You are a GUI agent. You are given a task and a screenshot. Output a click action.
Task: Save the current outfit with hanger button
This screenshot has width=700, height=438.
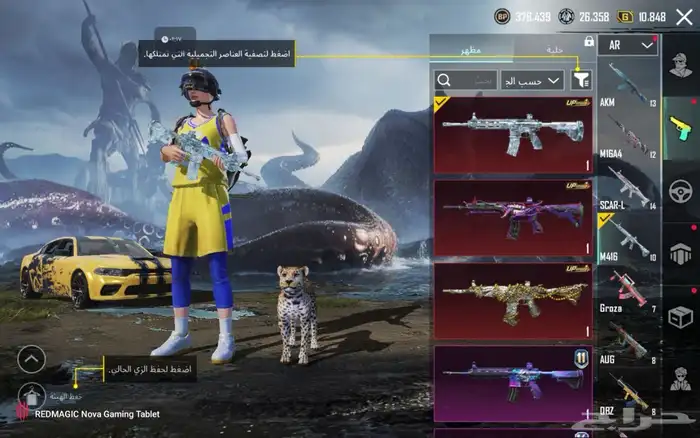(30, 396)
